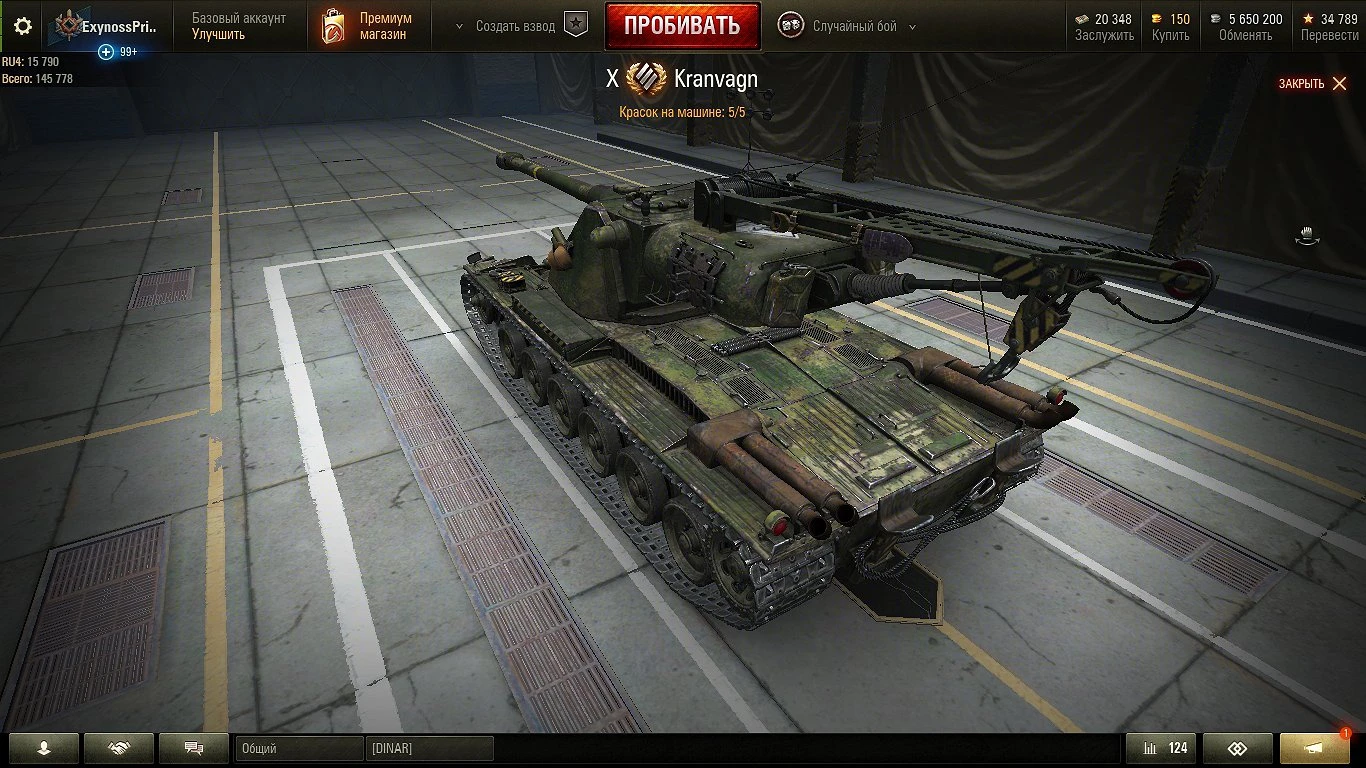1366x768 pixels.
Task: Switch to the Общий chat tab
Action: pos(298,747)
